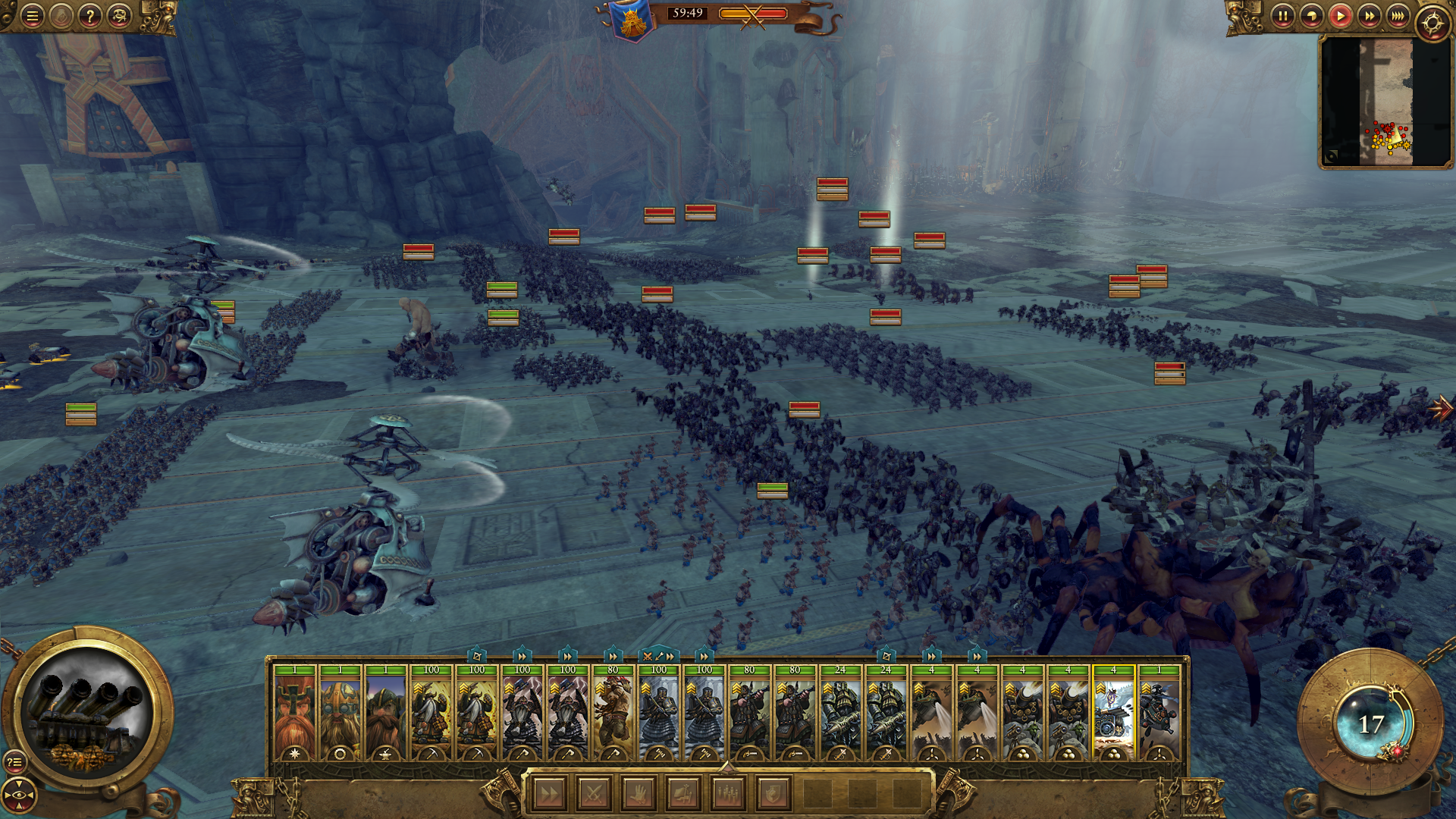Select the last single-entity gyro unit card
Screen dimensions: 1456x819
(1159, 713)
